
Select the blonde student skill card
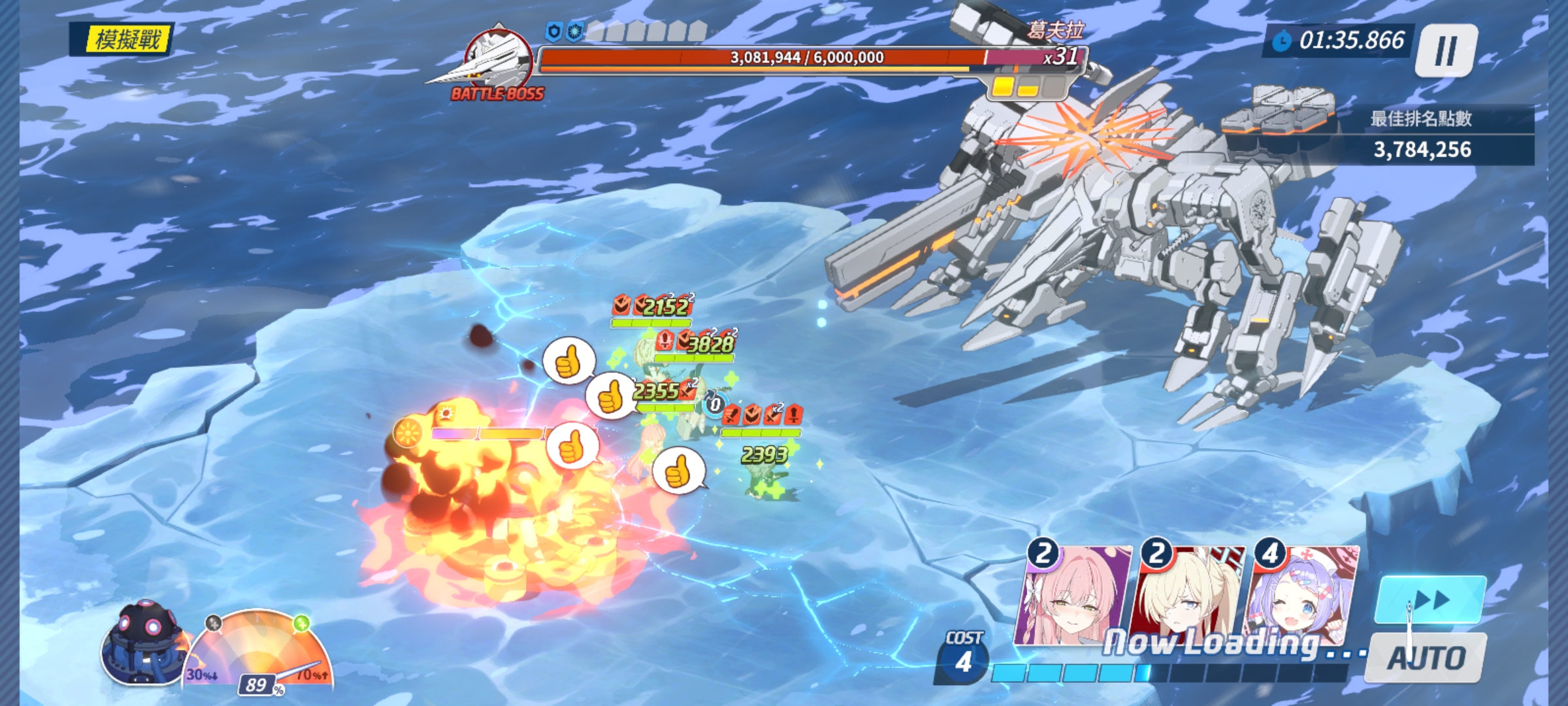[x=1188, y=596]
